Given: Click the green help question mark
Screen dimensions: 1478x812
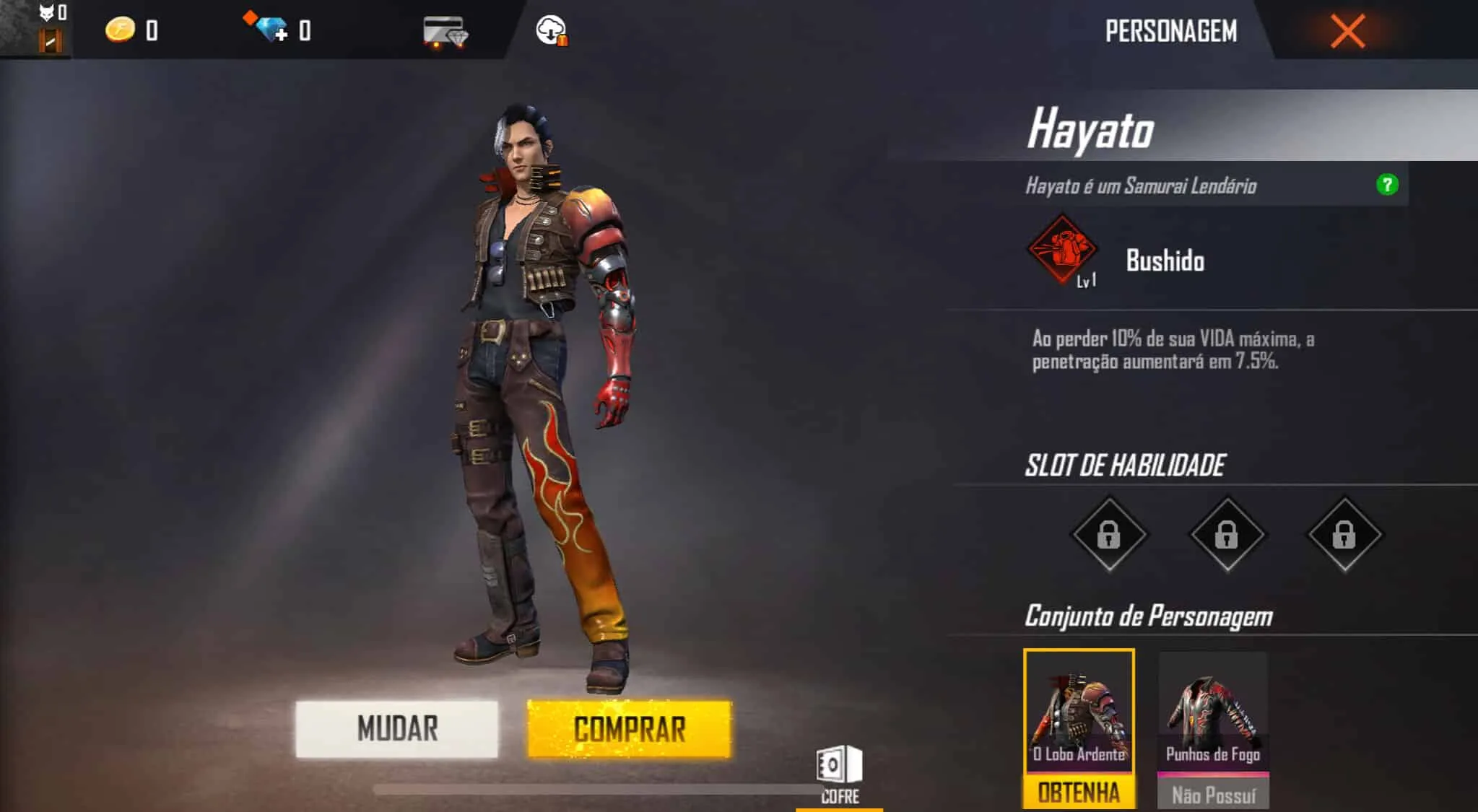Looking at the screenshot, I should [1386, 185].
